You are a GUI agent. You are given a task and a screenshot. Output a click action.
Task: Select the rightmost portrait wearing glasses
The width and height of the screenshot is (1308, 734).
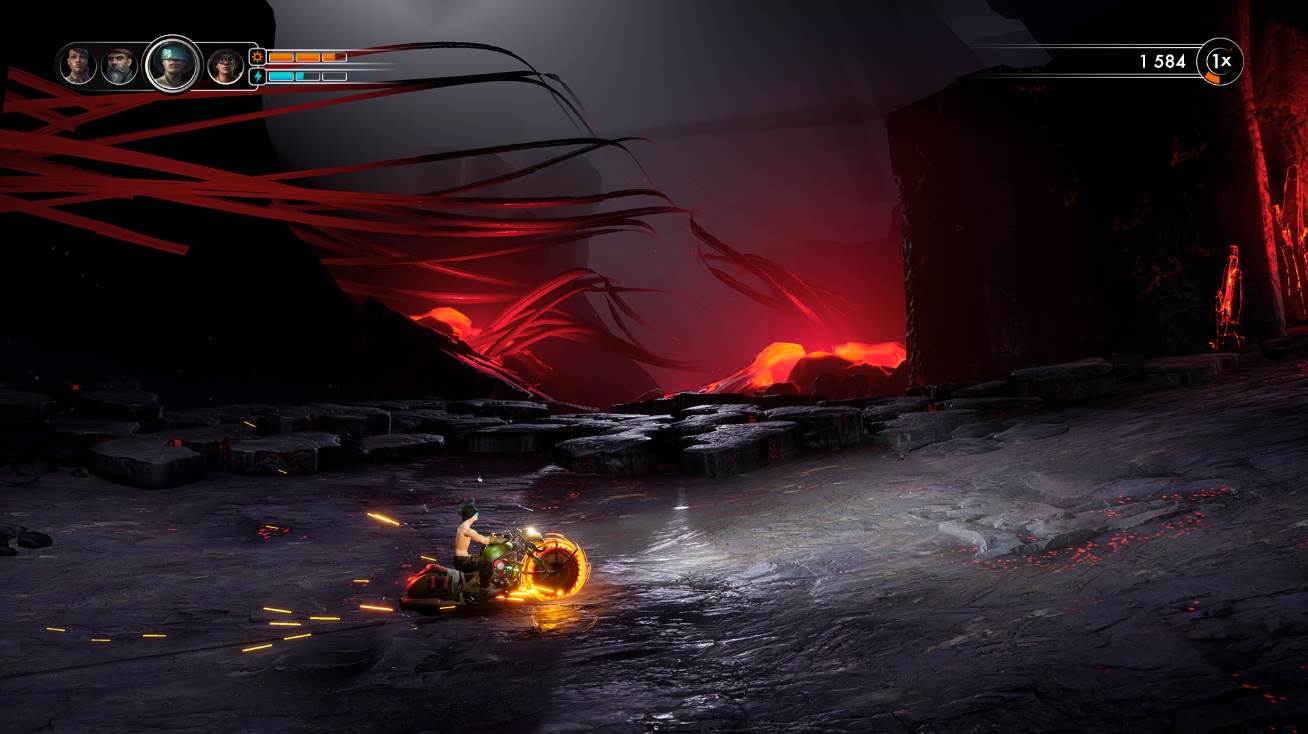(x=224, y=65)
